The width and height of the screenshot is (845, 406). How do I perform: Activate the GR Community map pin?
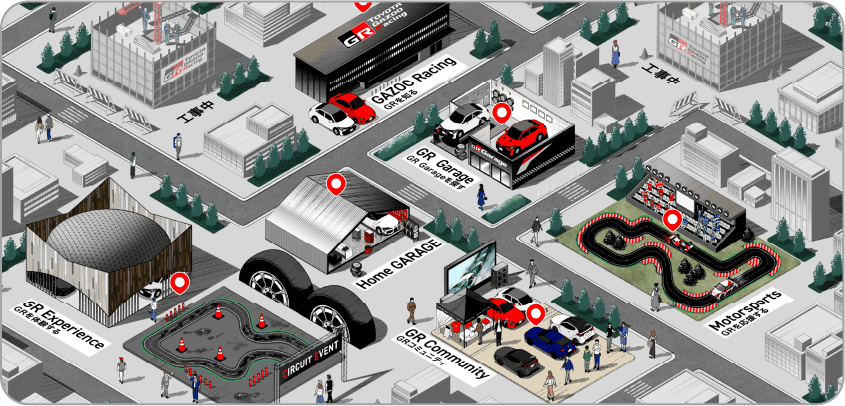[535, 315]
